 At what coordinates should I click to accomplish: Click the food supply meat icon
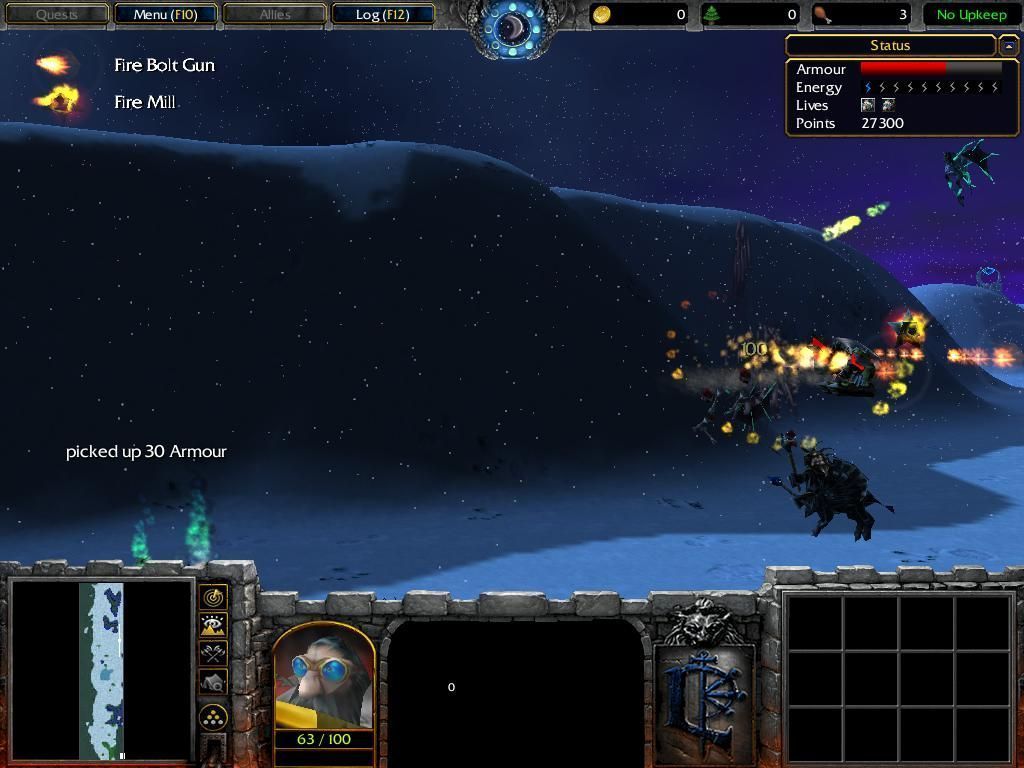coord(822,15)
